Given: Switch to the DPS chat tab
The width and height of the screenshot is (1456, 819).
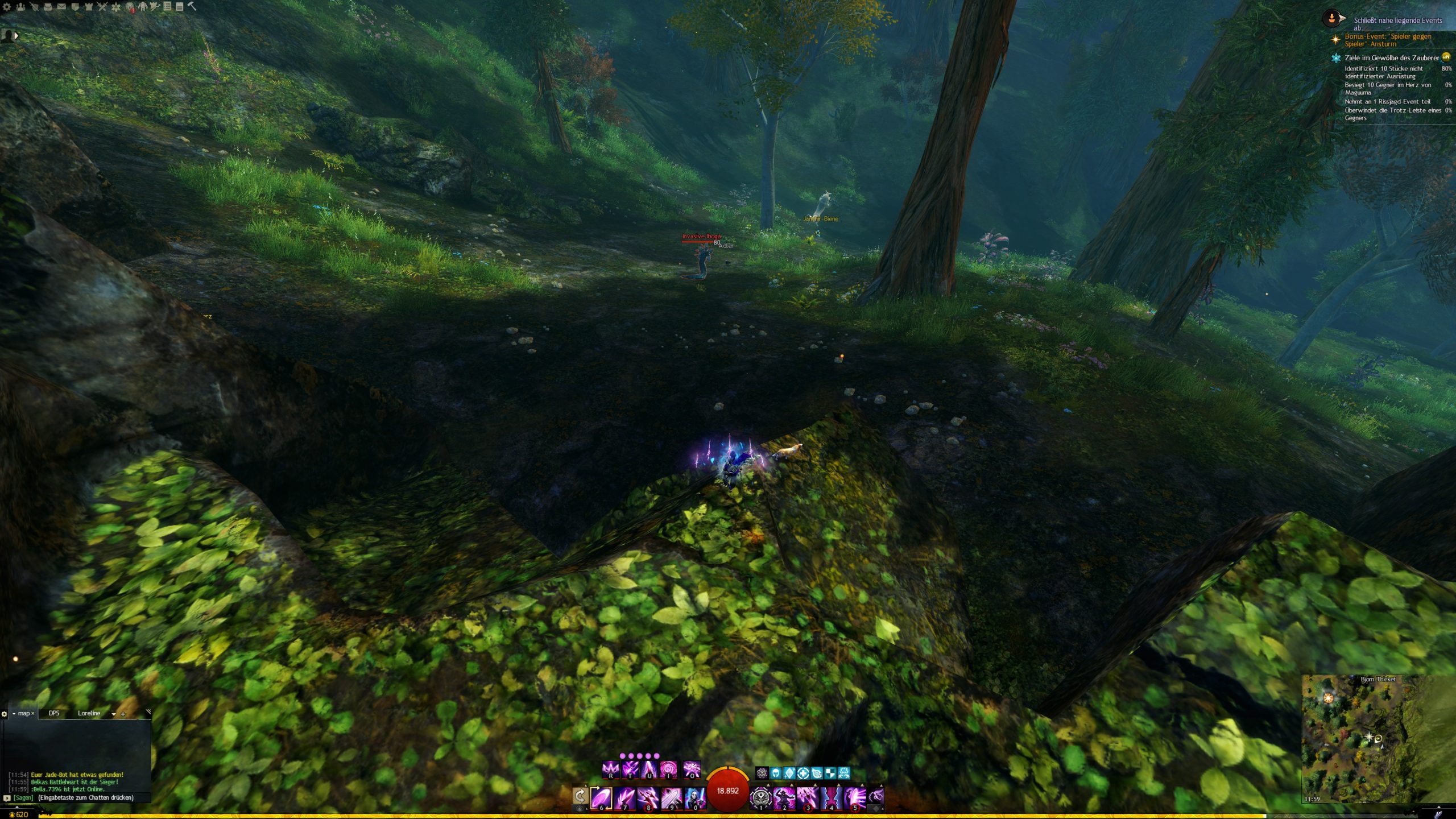Looking at the screenshot, I should pyautogui.click(x=54, y=713).
